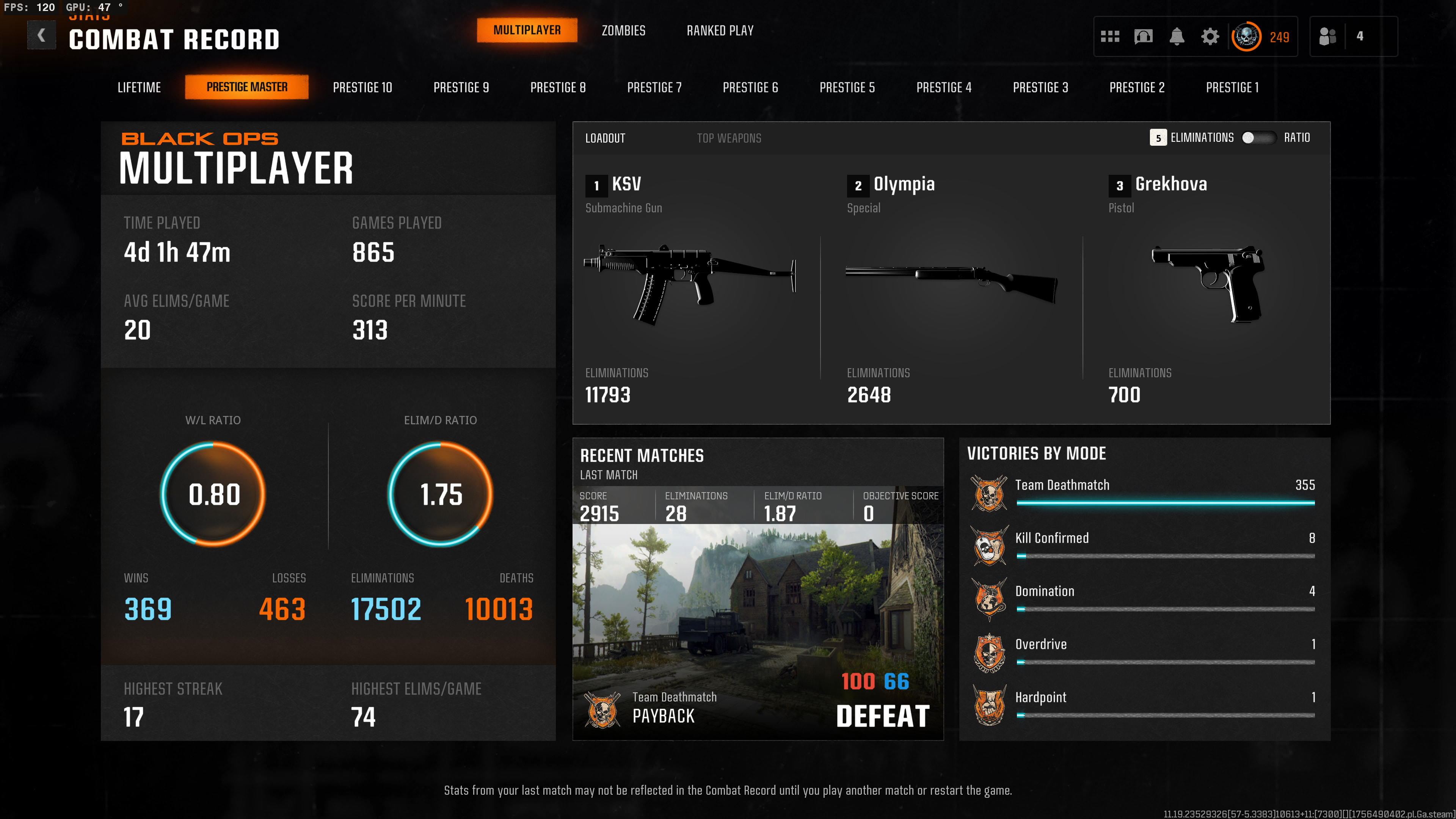Open the grid menu icon
The image size is (1456, 819).
point(1109,37)
